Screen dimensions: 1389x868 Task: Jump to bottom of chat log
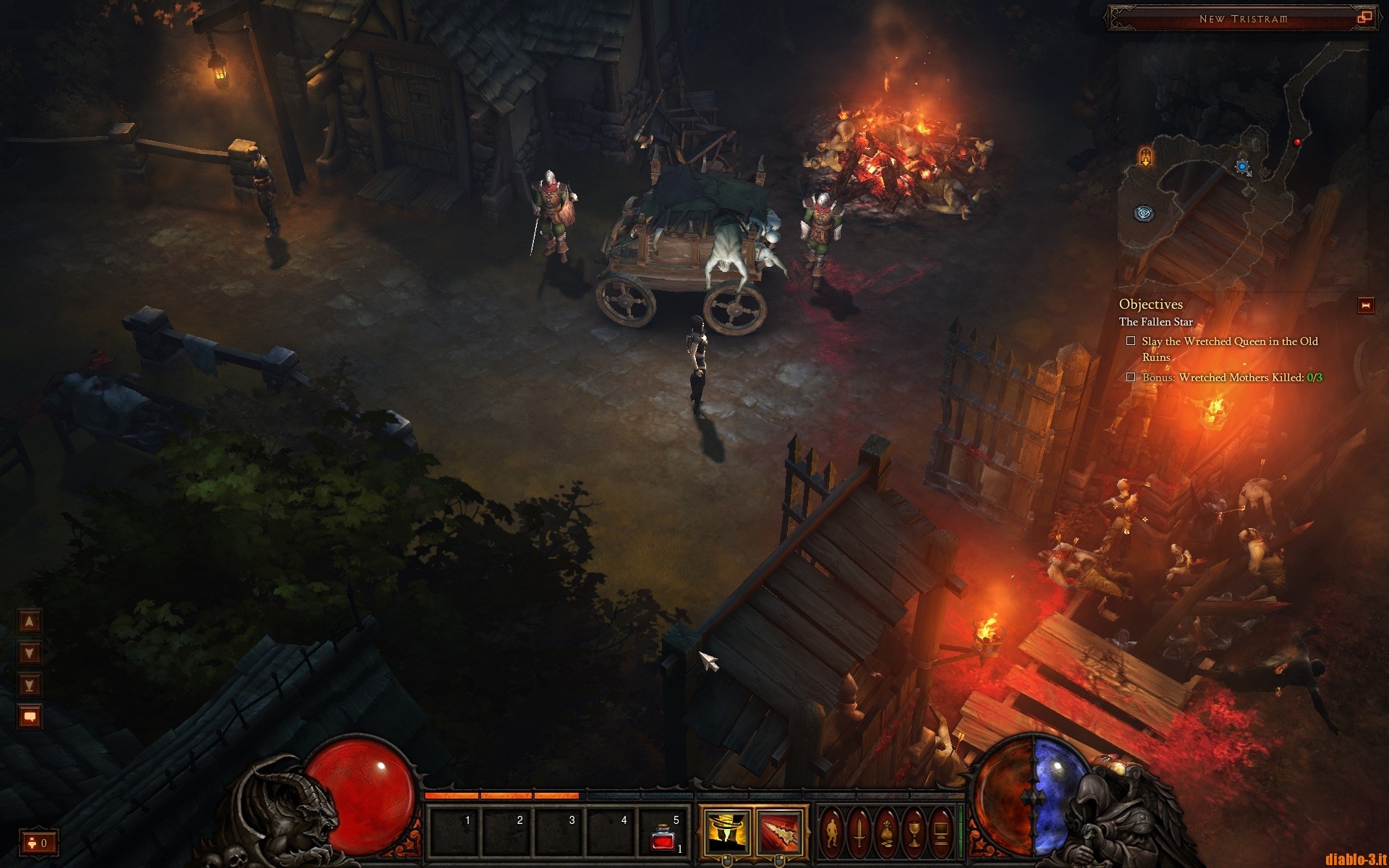[x=30, y=685]
